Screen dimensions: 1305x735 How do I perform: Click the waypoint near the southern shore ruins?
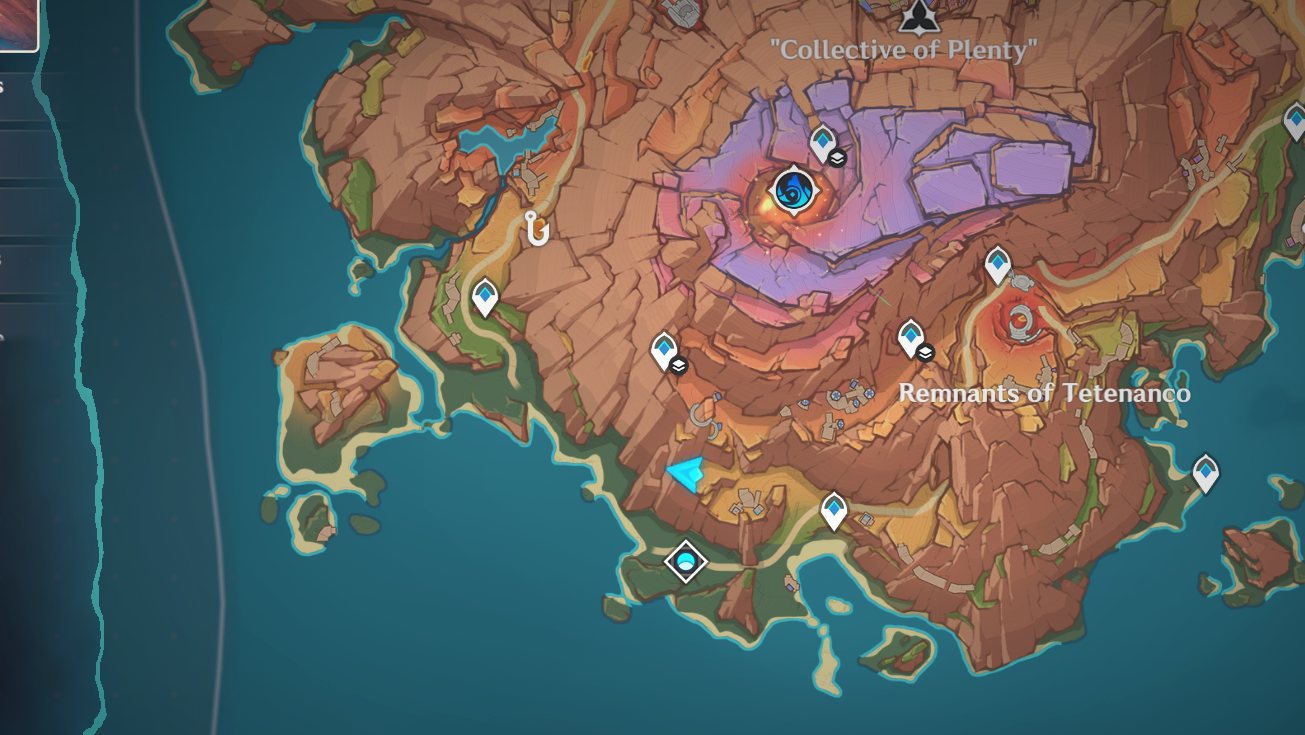click(x=832, y=508)
